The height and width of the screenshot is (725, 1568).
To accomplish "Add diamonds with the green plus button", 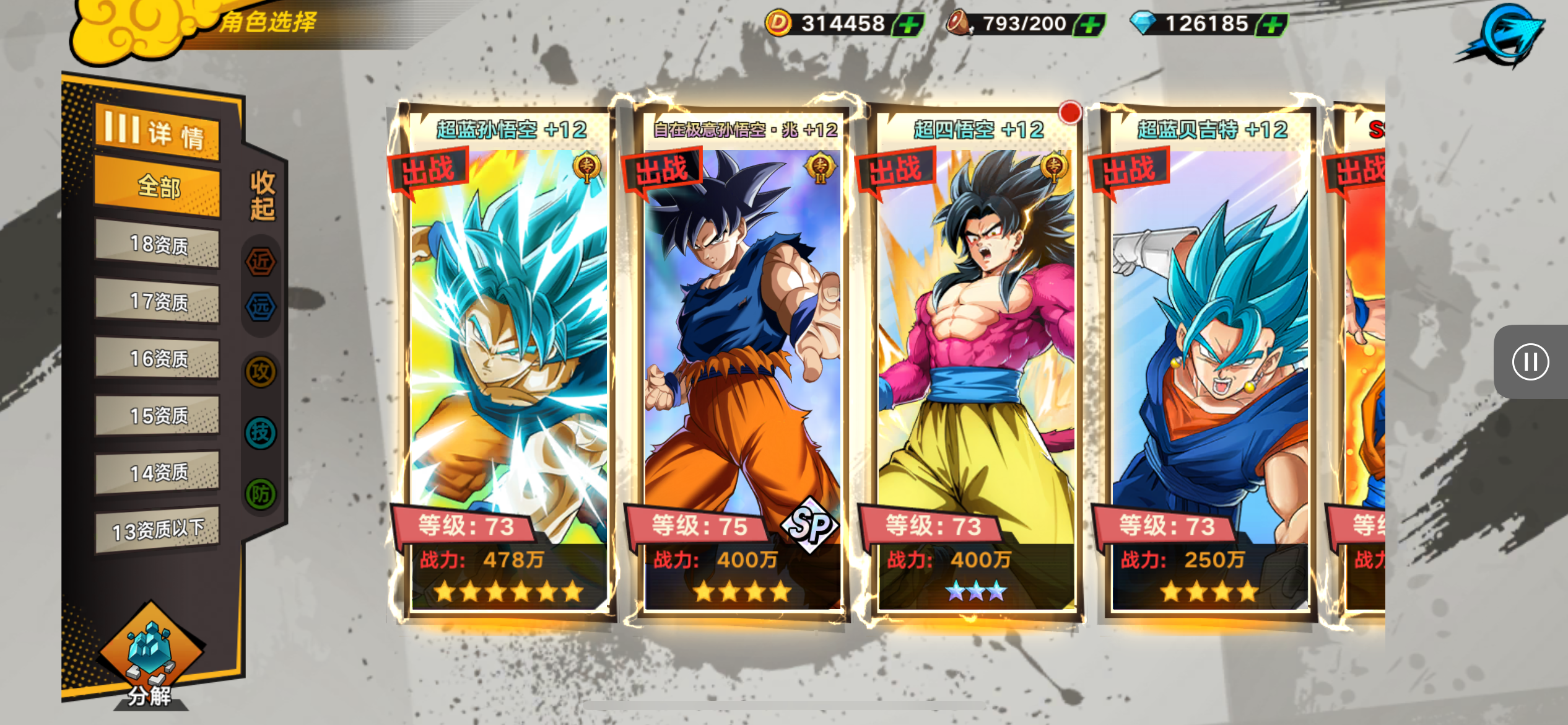I will [x=1272, y=25].
